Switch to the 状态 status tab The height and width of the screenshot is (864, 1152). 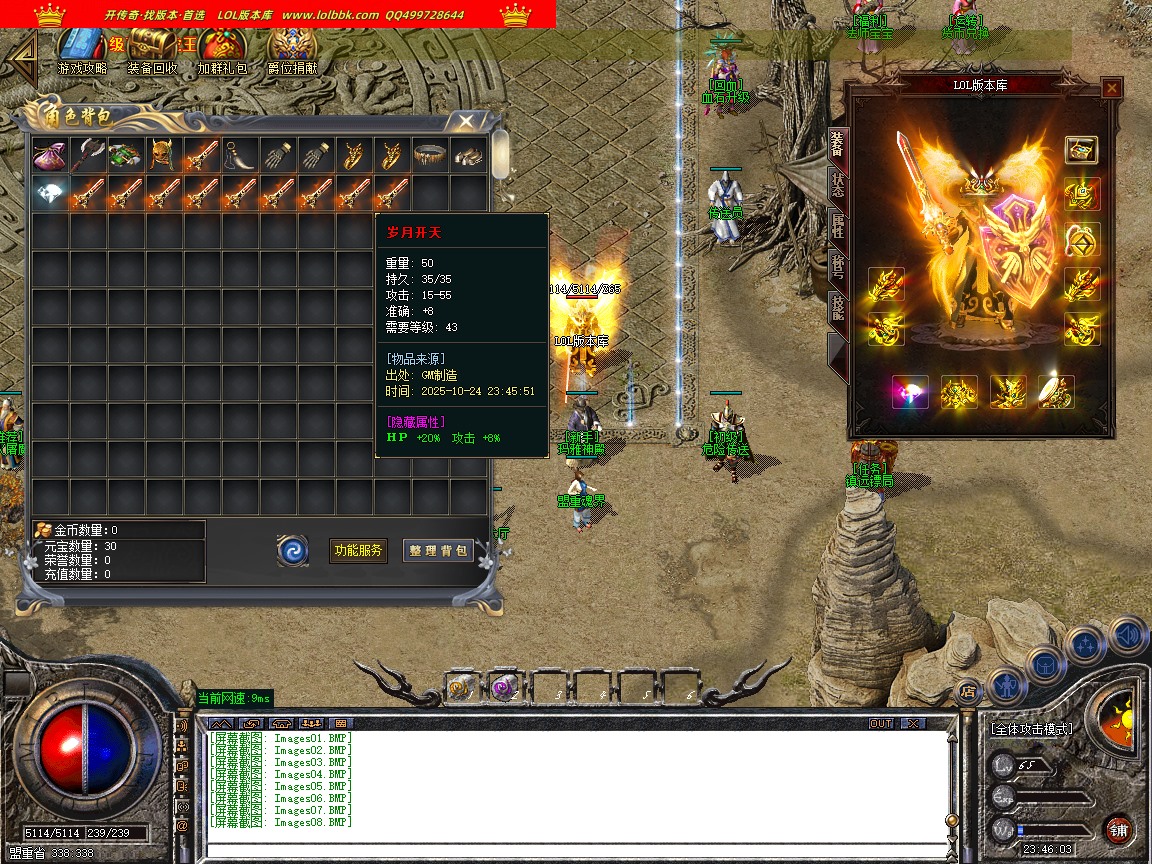[838, 186]
